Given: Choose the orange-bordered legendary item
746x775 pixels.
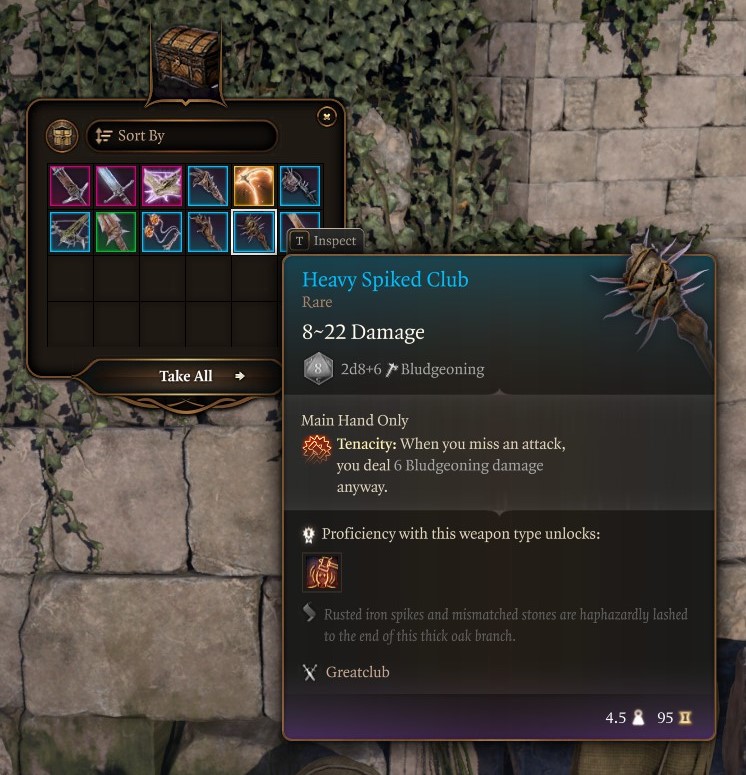Looking at the screenshot, I should (254, 186).
